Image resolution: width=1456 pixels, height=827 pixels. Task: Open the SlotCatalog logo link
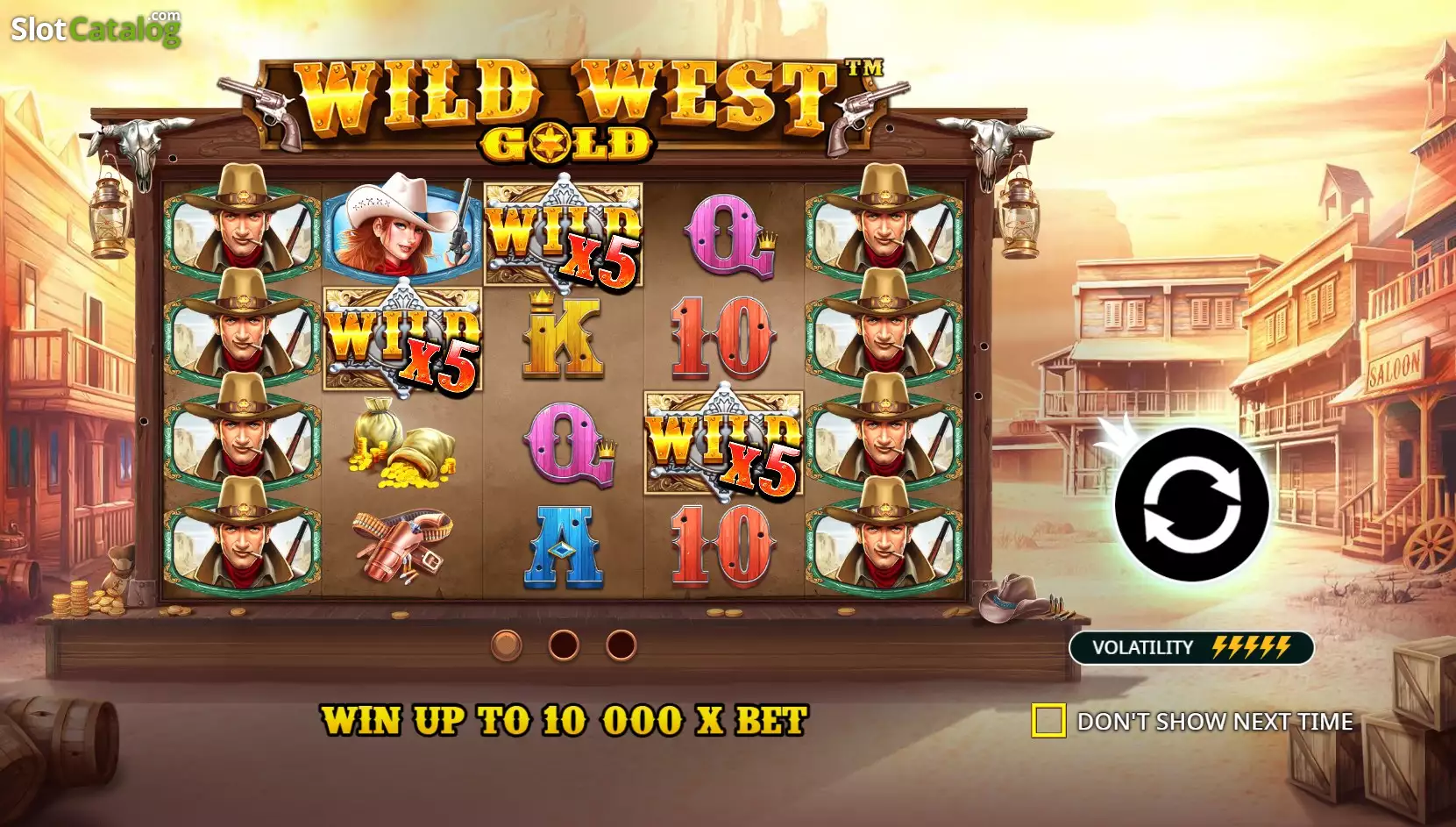tap(96, 29)
